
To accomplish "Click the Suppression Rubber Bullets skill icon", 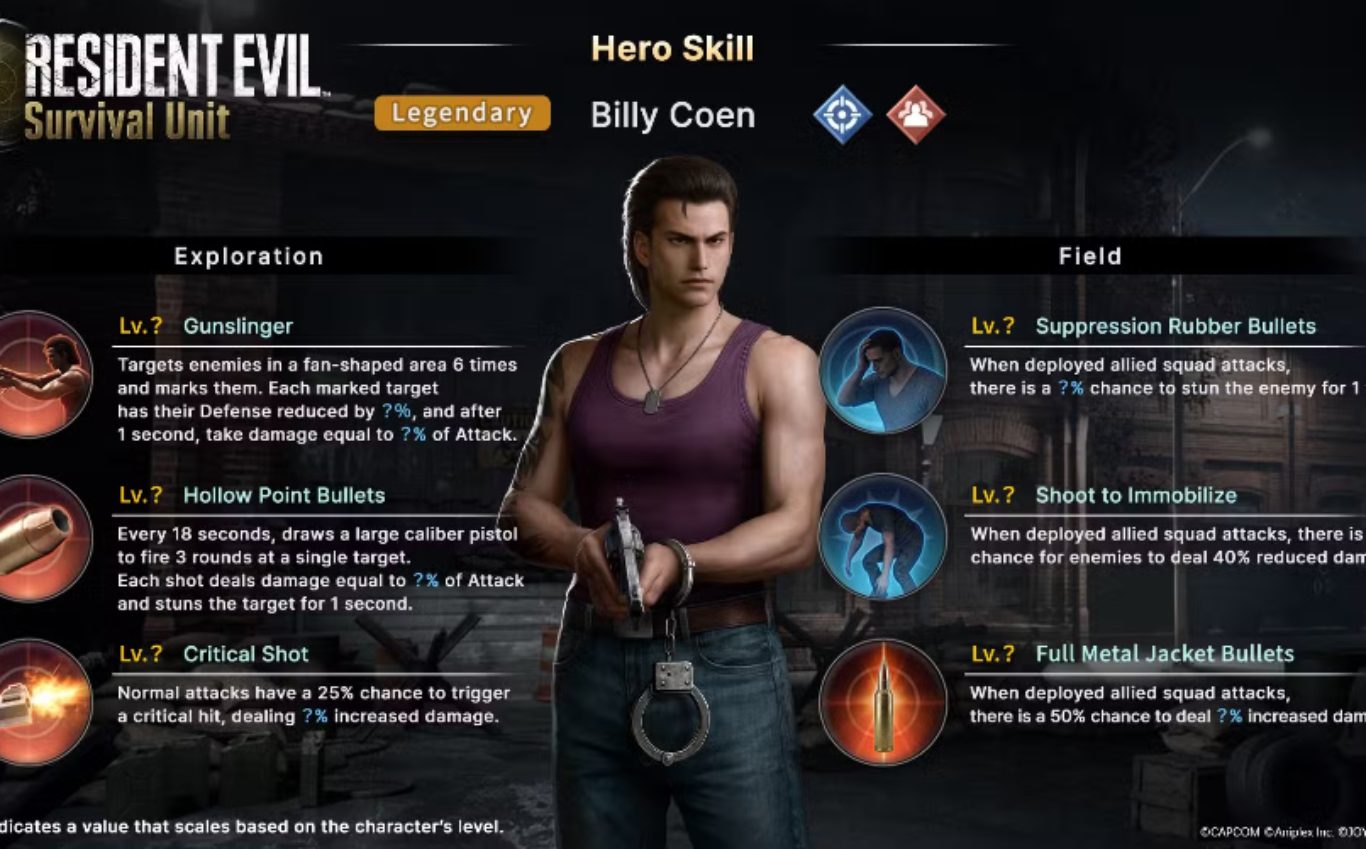I will coord(882,370).
